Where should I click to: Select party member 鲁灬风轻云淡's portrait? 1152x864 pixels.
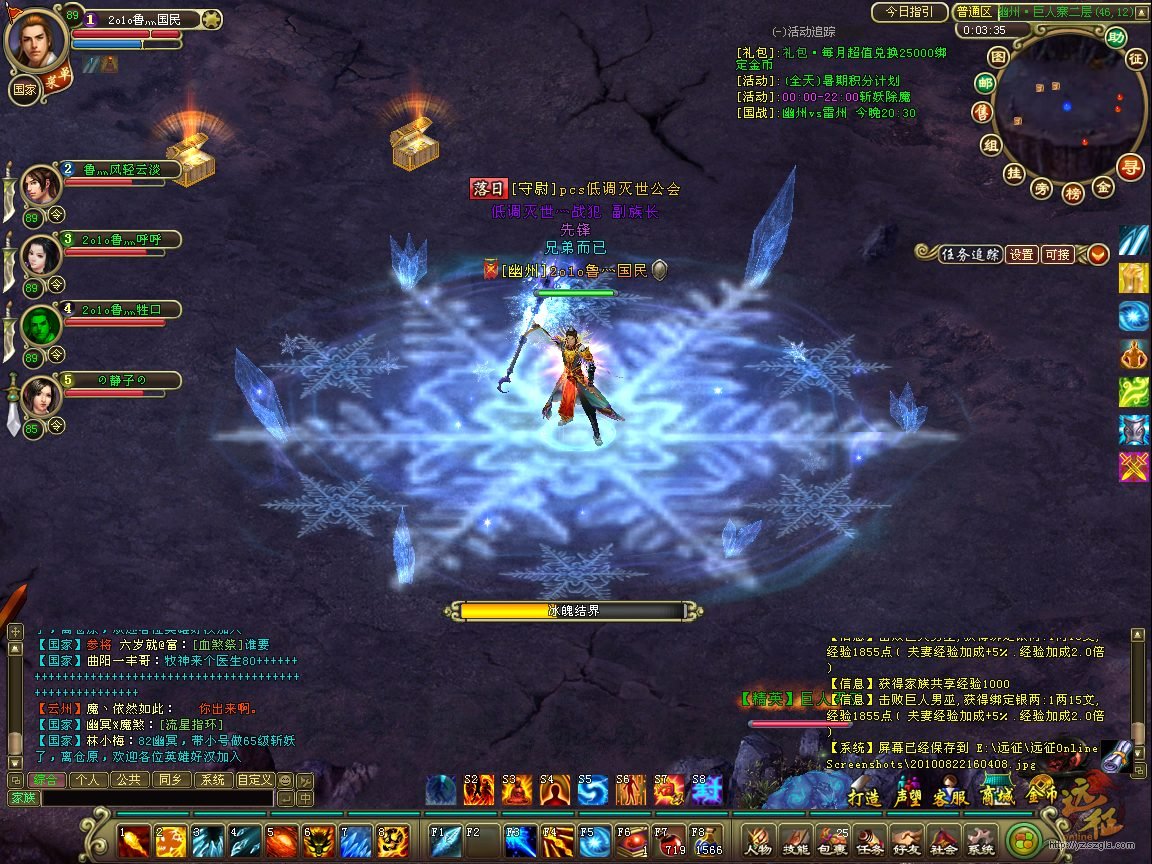(x=42, y=185)
